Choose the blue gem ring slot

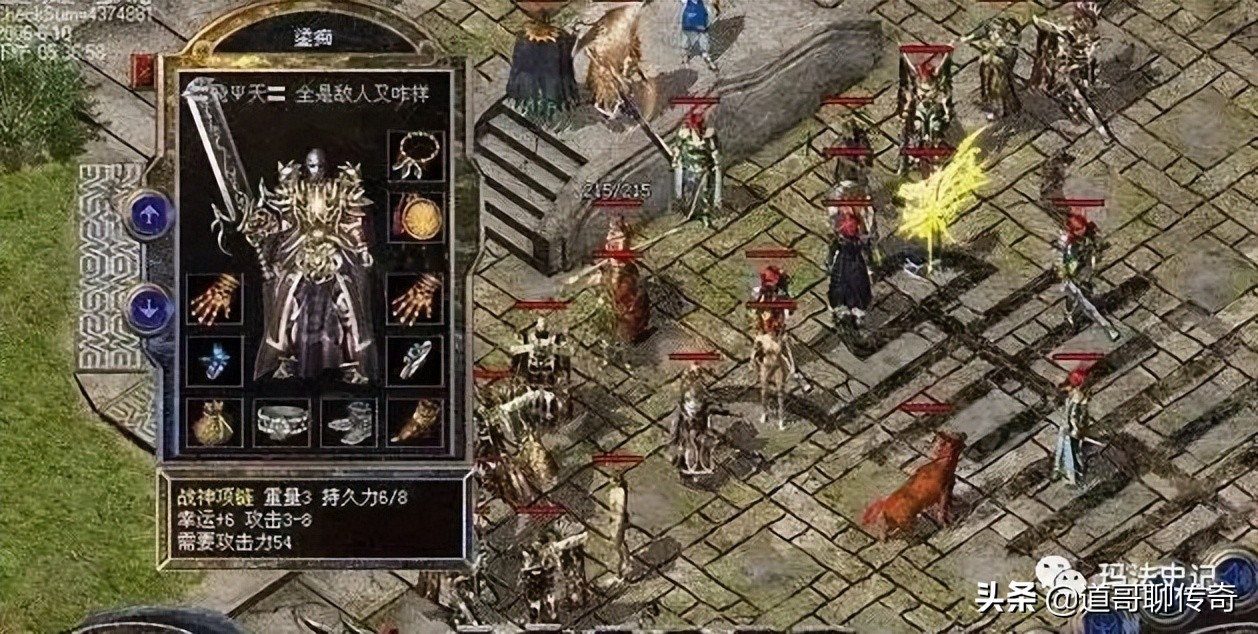pyautogui.click(x=214, y=360)
